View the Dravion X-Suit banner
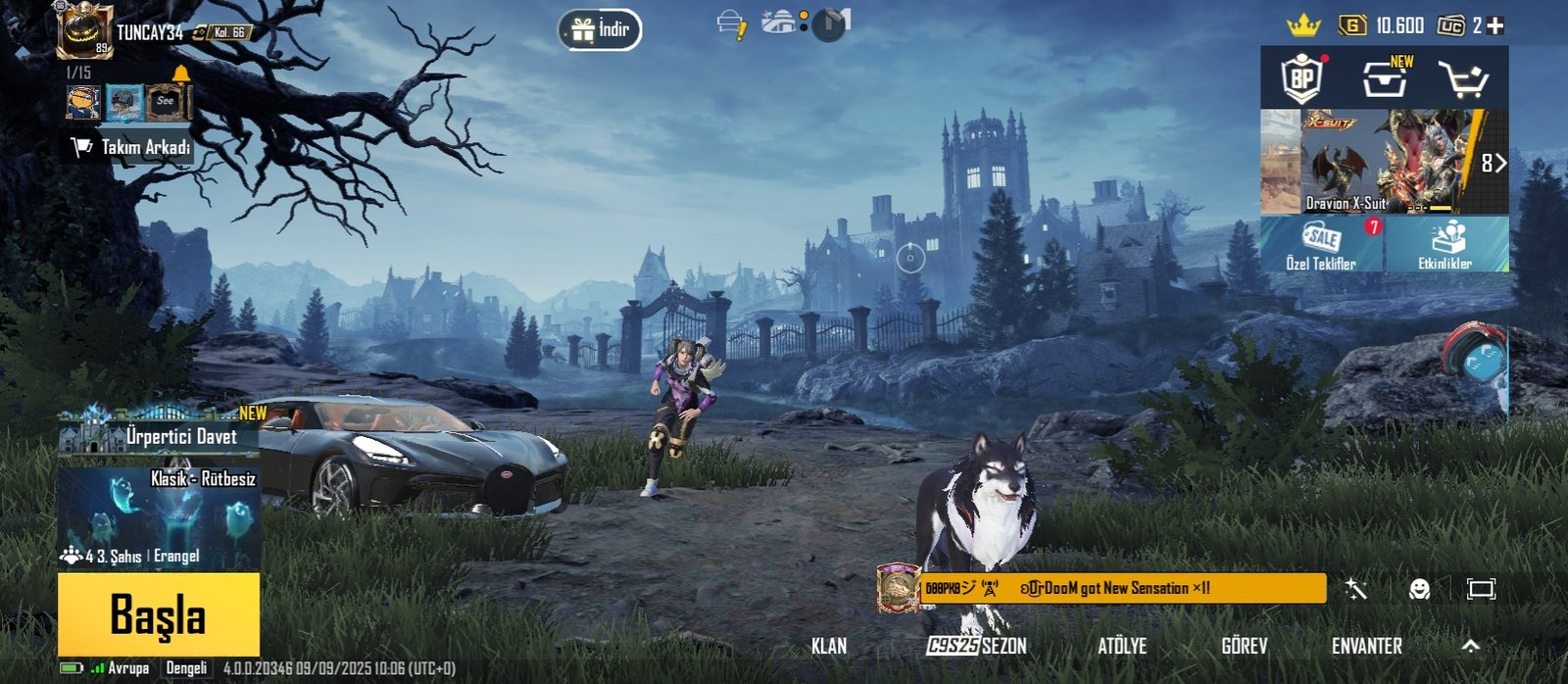The height and width of the screenshot is (684, 1568). (1383, 162)
